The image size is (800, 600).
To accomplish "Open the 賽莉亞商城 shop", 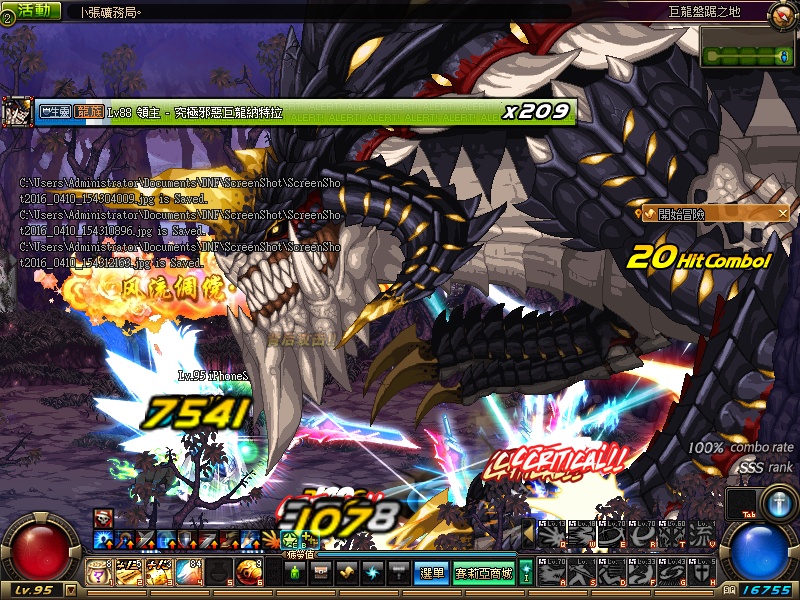I will (x=484, y=573).
